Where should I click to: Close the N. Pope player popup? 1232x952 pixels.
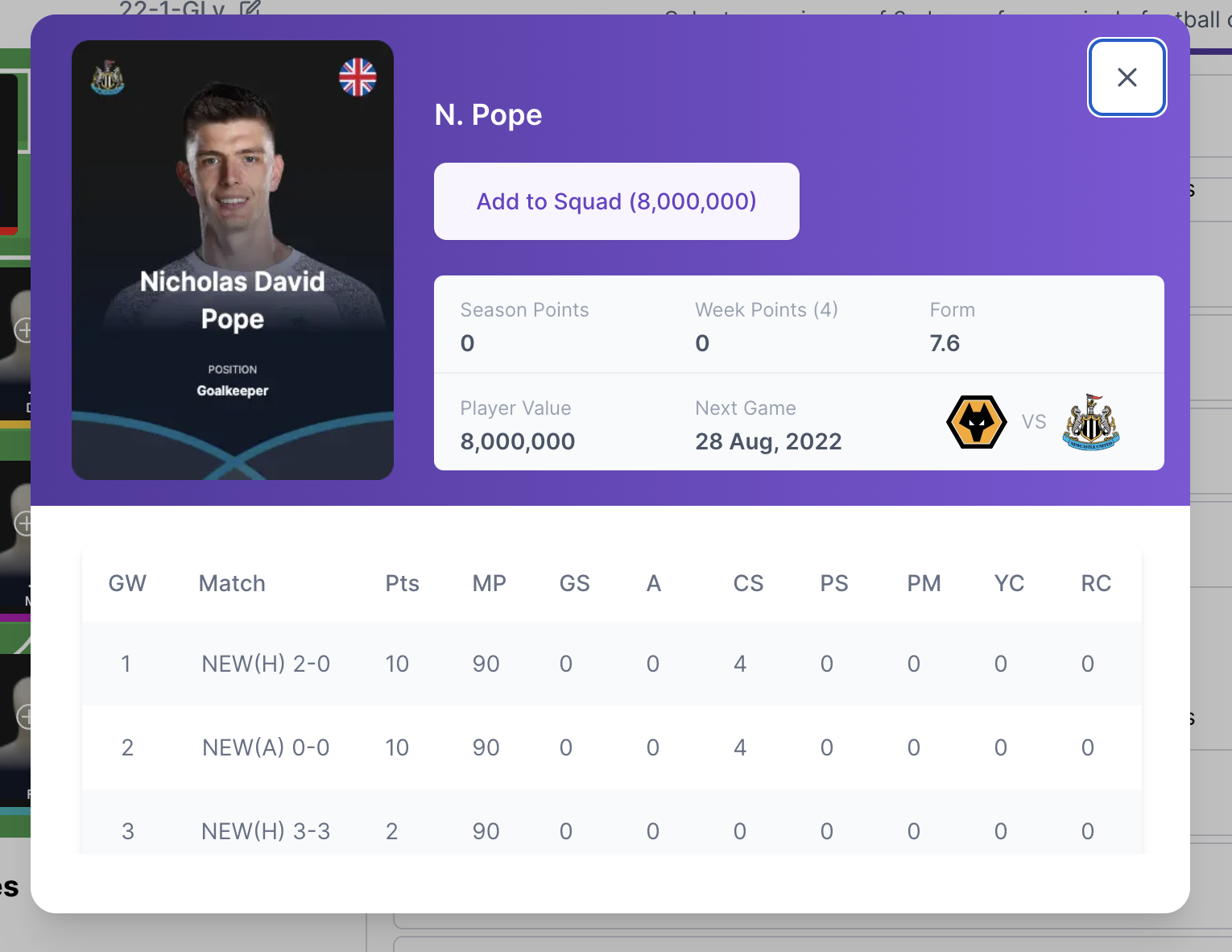1127,77
